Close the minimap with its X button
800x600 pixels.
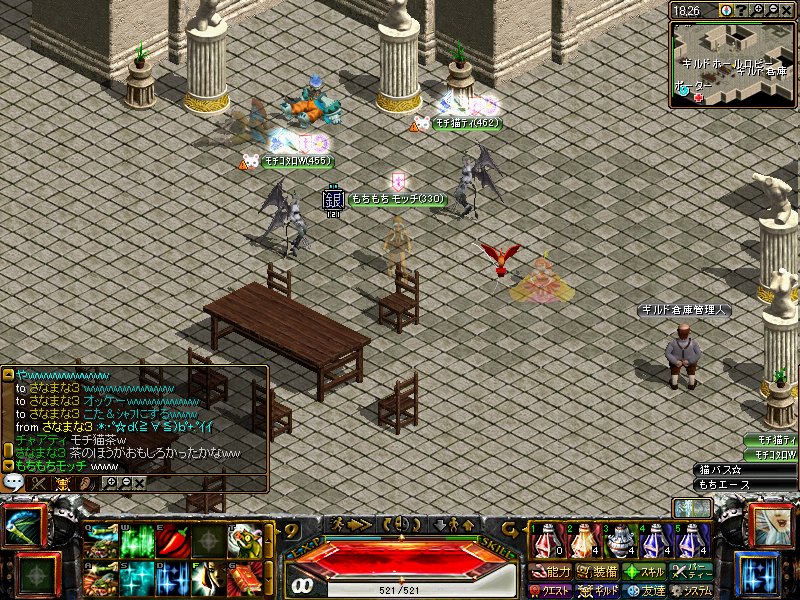pos(787,9)
